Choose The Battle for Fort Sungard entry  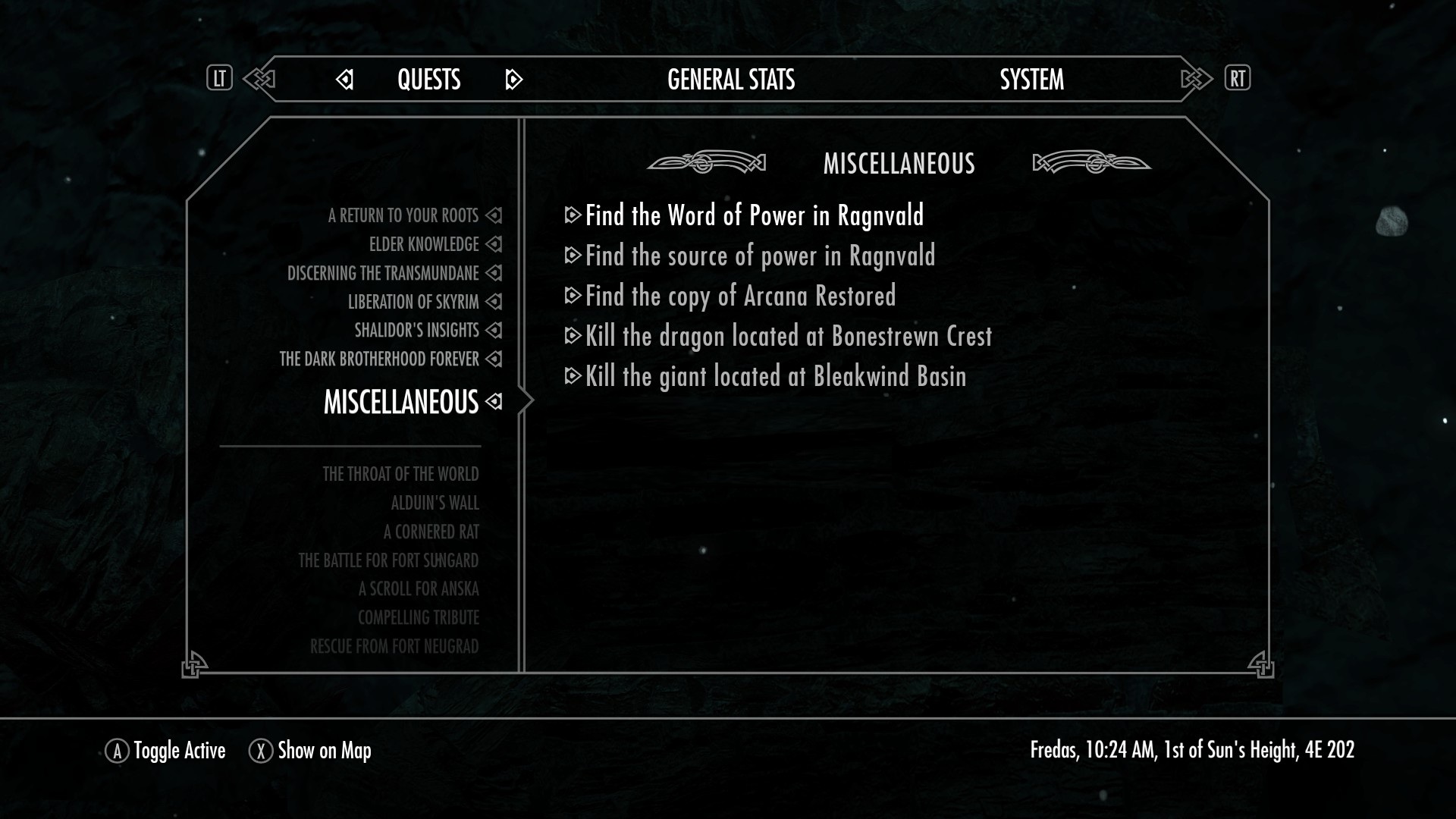point(388,561)
